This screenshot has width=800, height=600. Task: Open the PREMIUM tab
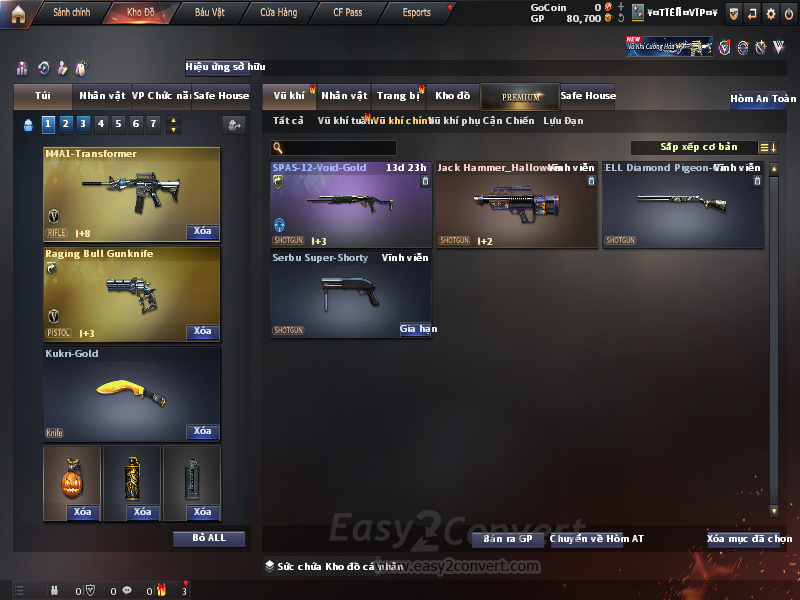point(520,97)
